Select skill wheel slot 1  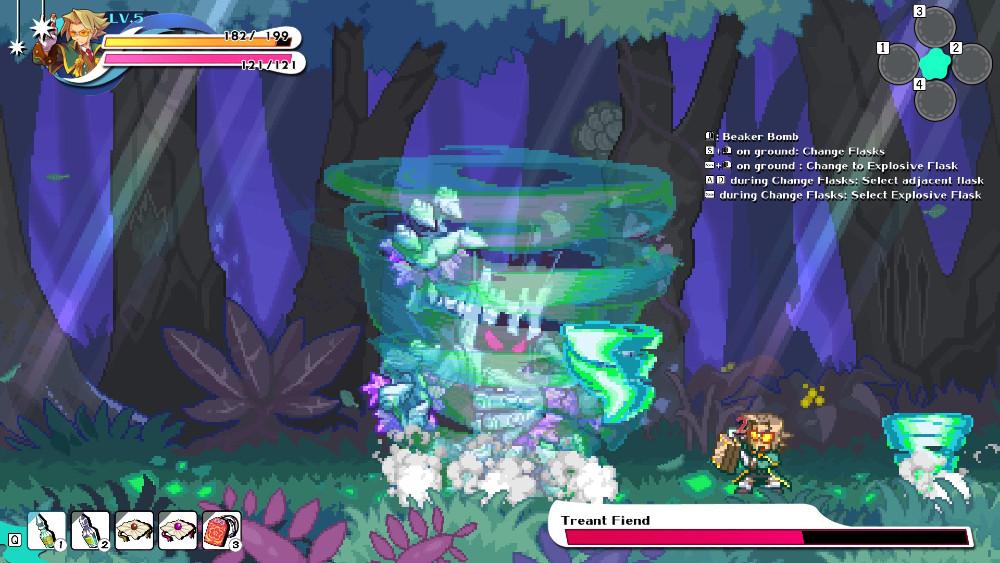(x=900, y=64)
